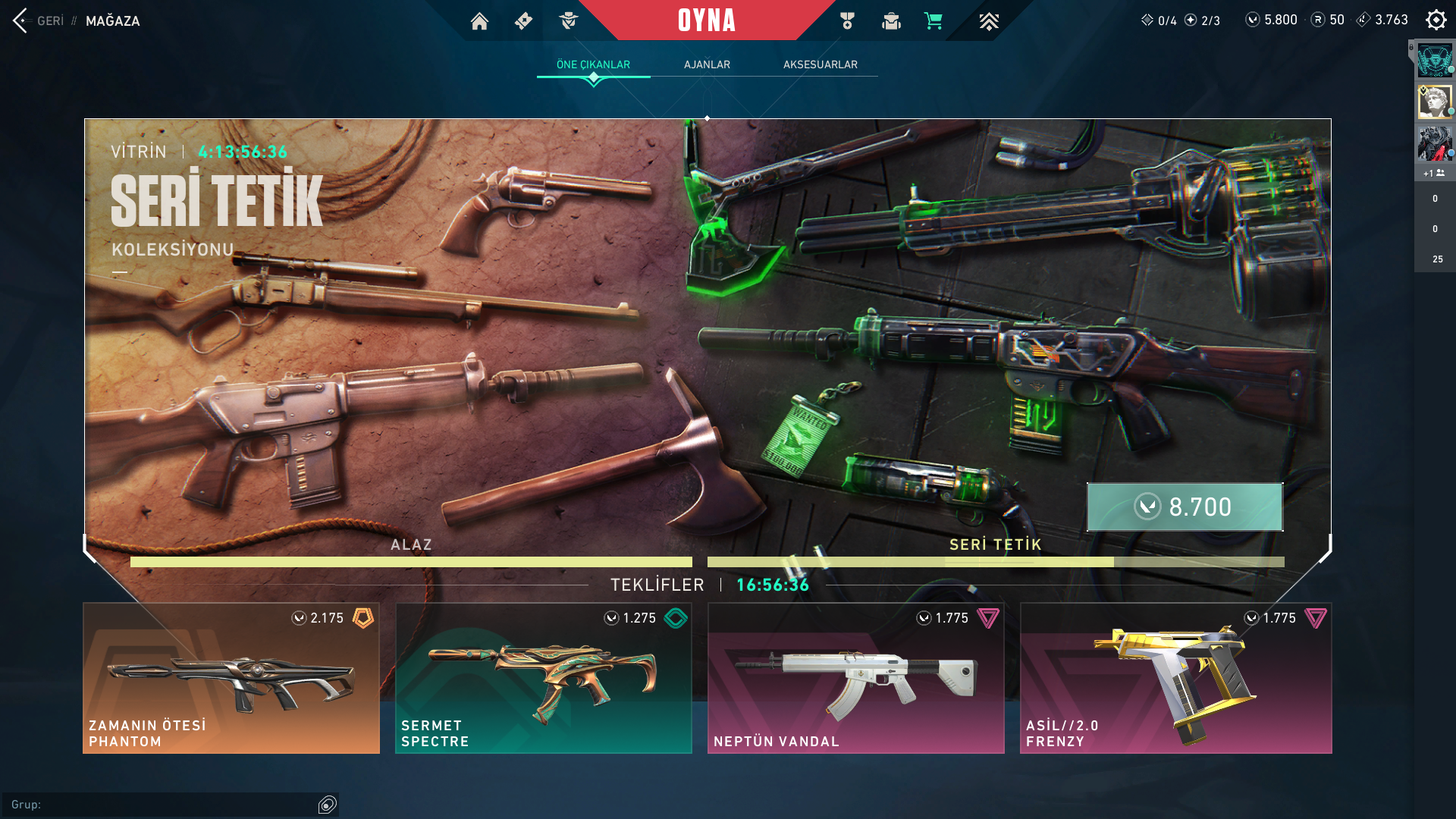Image resolution: width=1456 pixels, height=819 pixels.
Task: Open the statue avatar friend portrait
Action: tap(1434, 102)
